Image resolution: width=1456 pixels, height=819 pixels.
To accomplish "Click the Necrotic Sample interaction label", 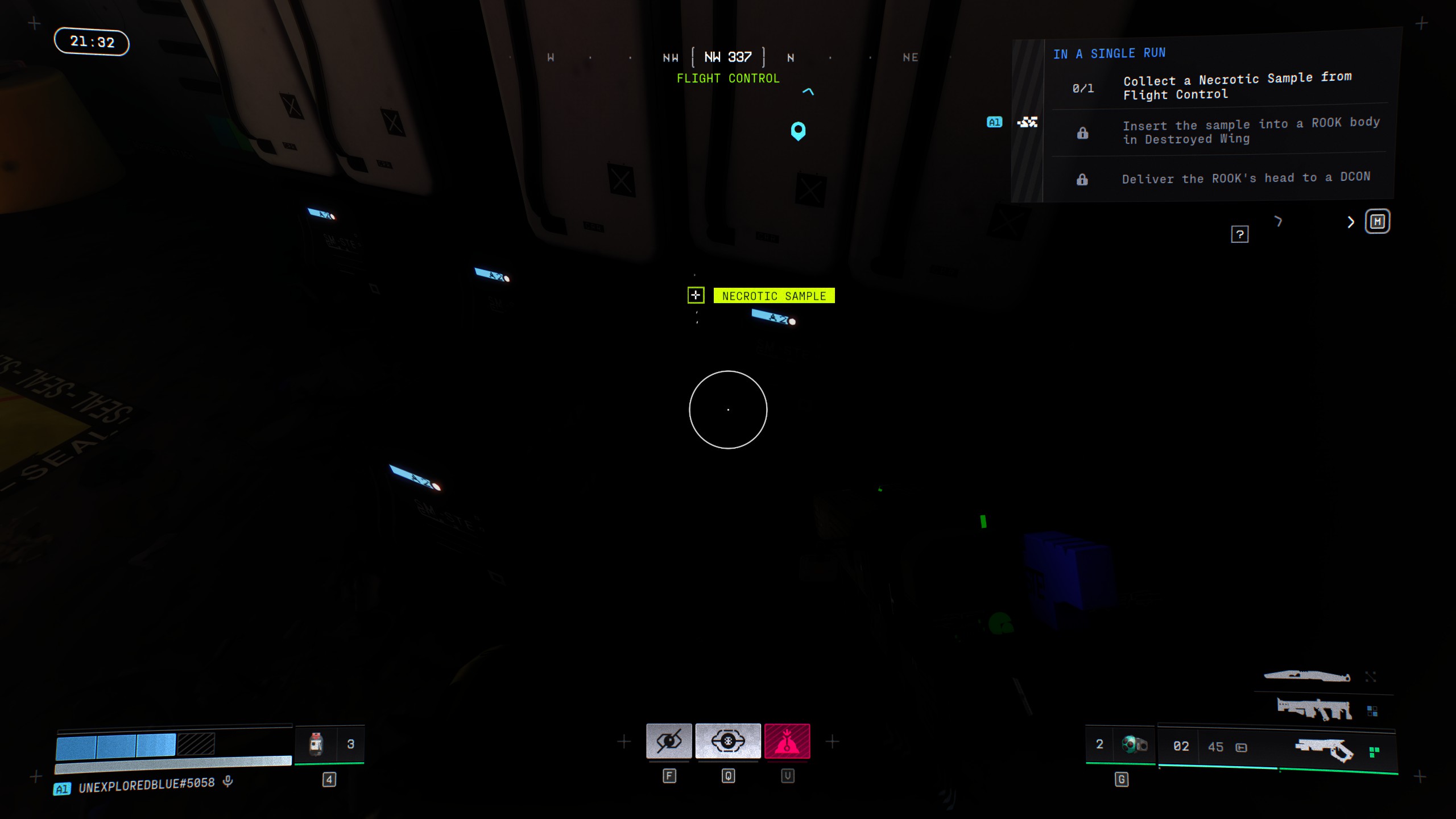I will pyautogui.click(x=773, y=296).
